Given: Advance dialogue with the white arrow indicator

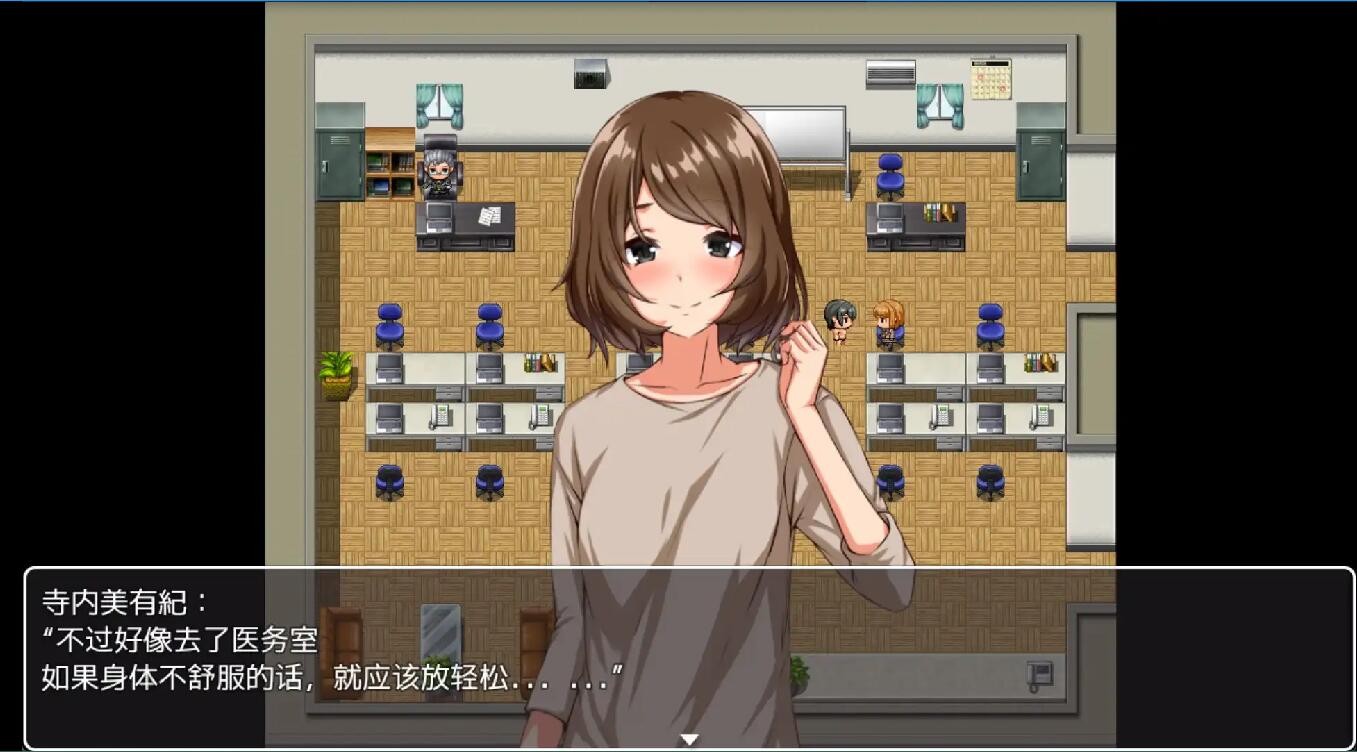Looking at the screenshot, I should click(x=689, y=740).
